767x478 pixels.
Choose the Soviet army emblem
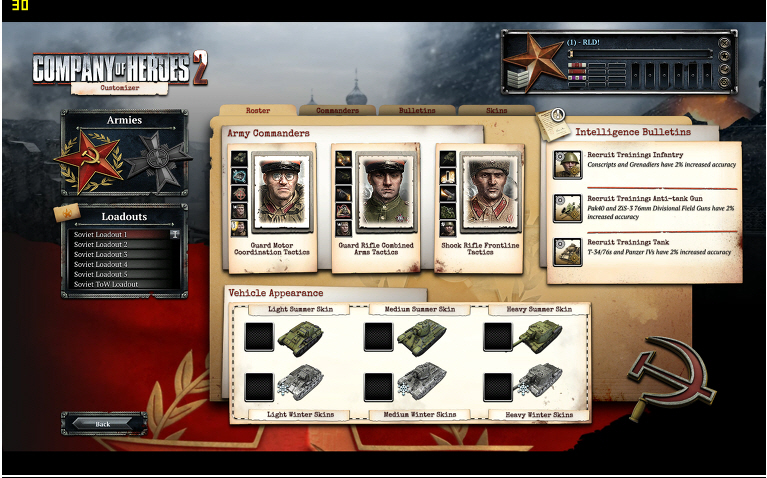pos(88,160)
